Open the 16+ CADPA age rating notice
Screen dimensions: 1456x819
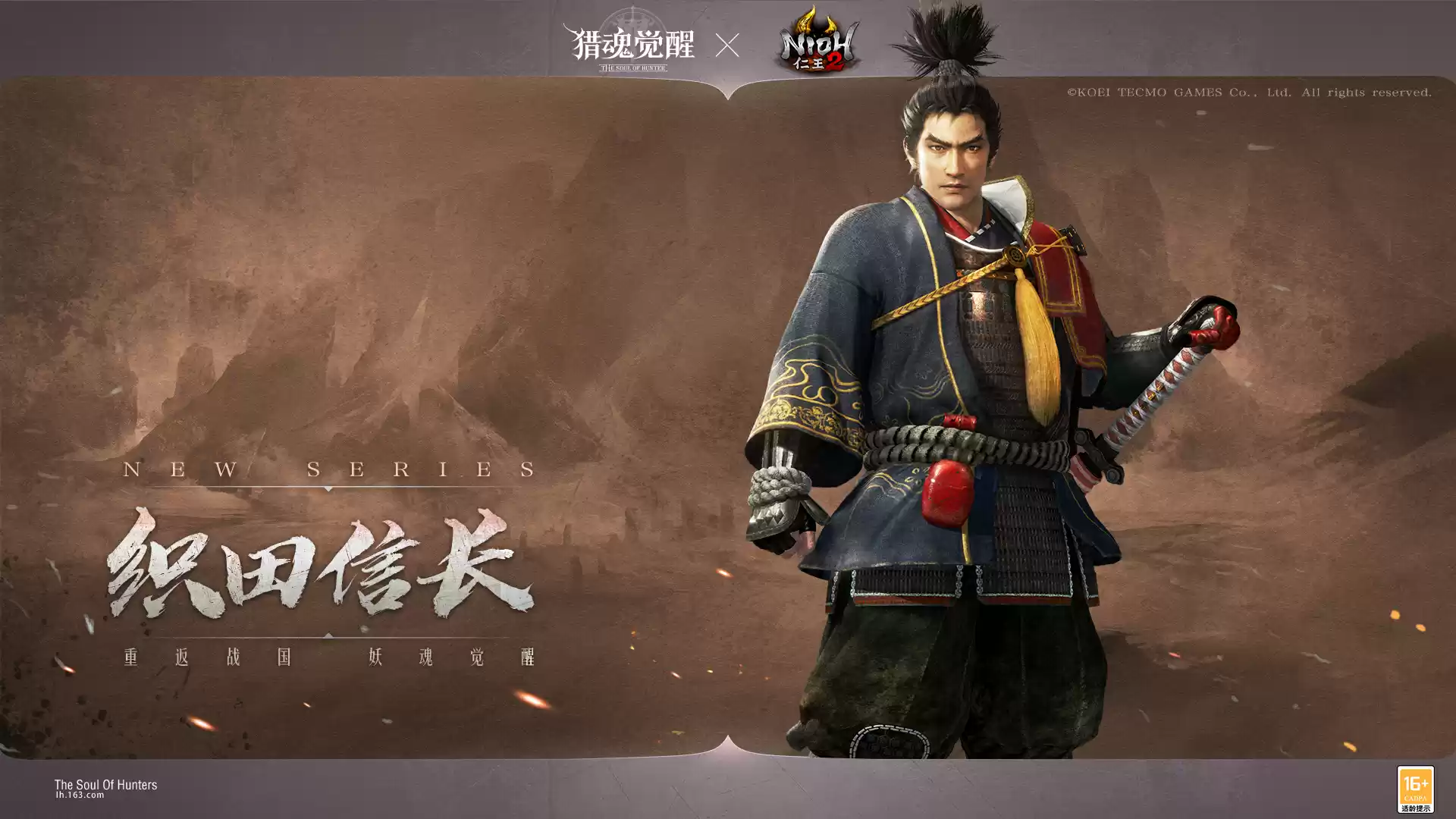[1415, 789]
